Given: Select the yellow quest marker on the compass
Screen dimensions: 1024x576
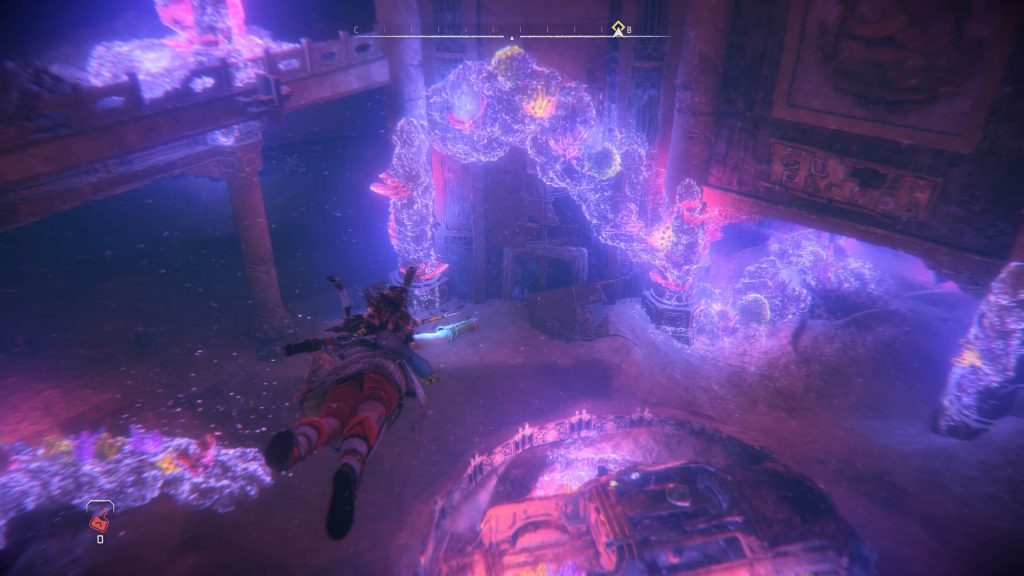Looking at the screenshot, I should pos(618,28).
